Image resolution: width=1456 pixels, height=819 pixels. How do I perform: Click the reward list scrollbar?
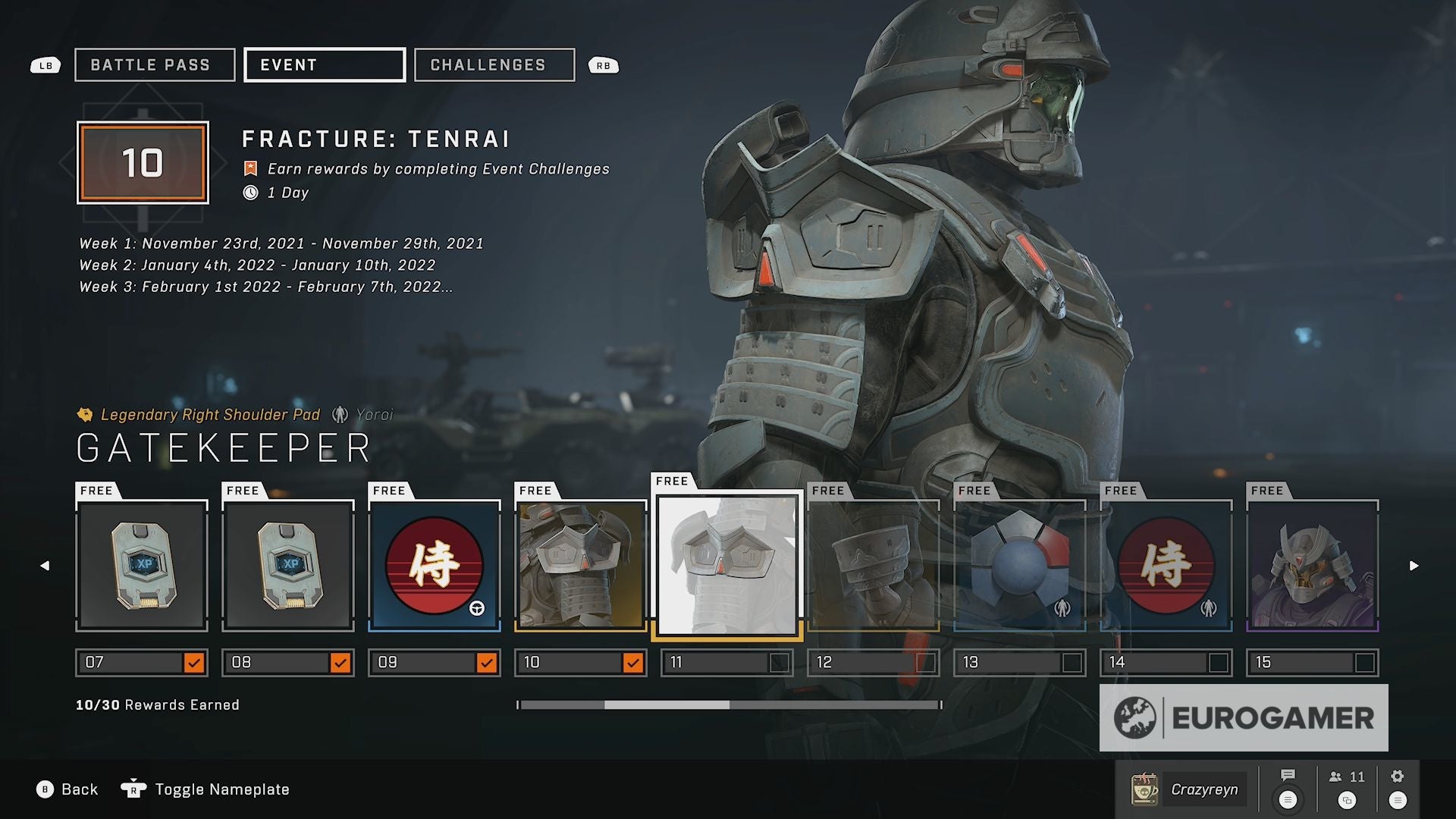point(730,705)
